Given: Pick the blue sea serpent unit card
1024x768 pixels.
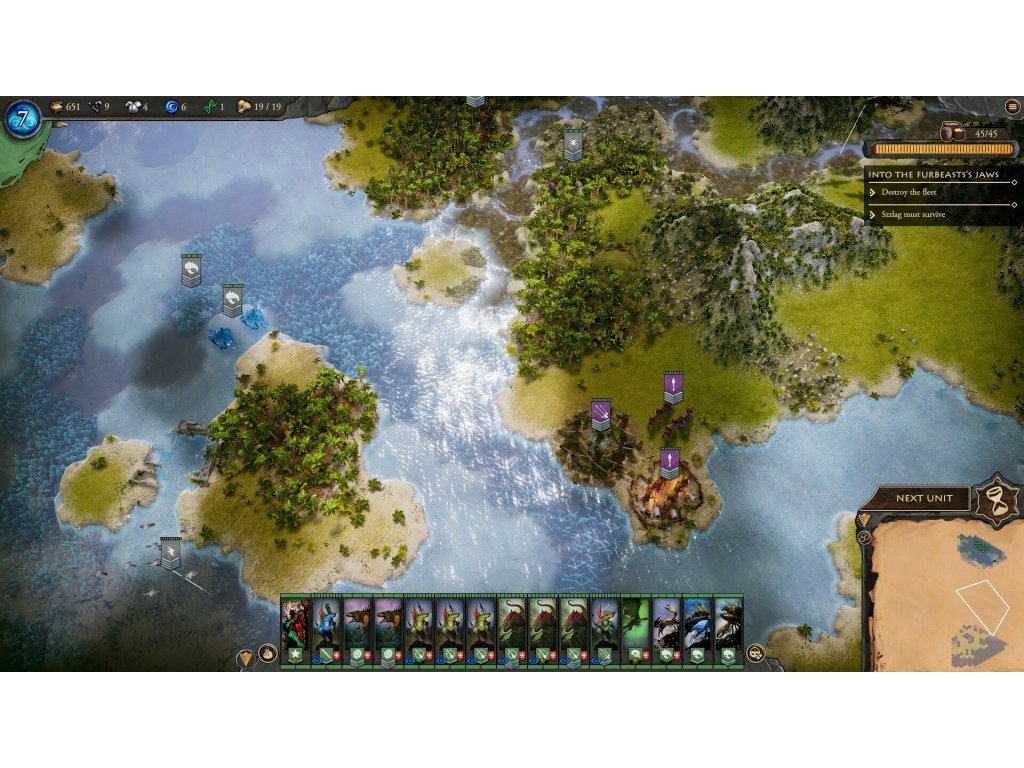Looking at the screenshot, I should 697,631.
